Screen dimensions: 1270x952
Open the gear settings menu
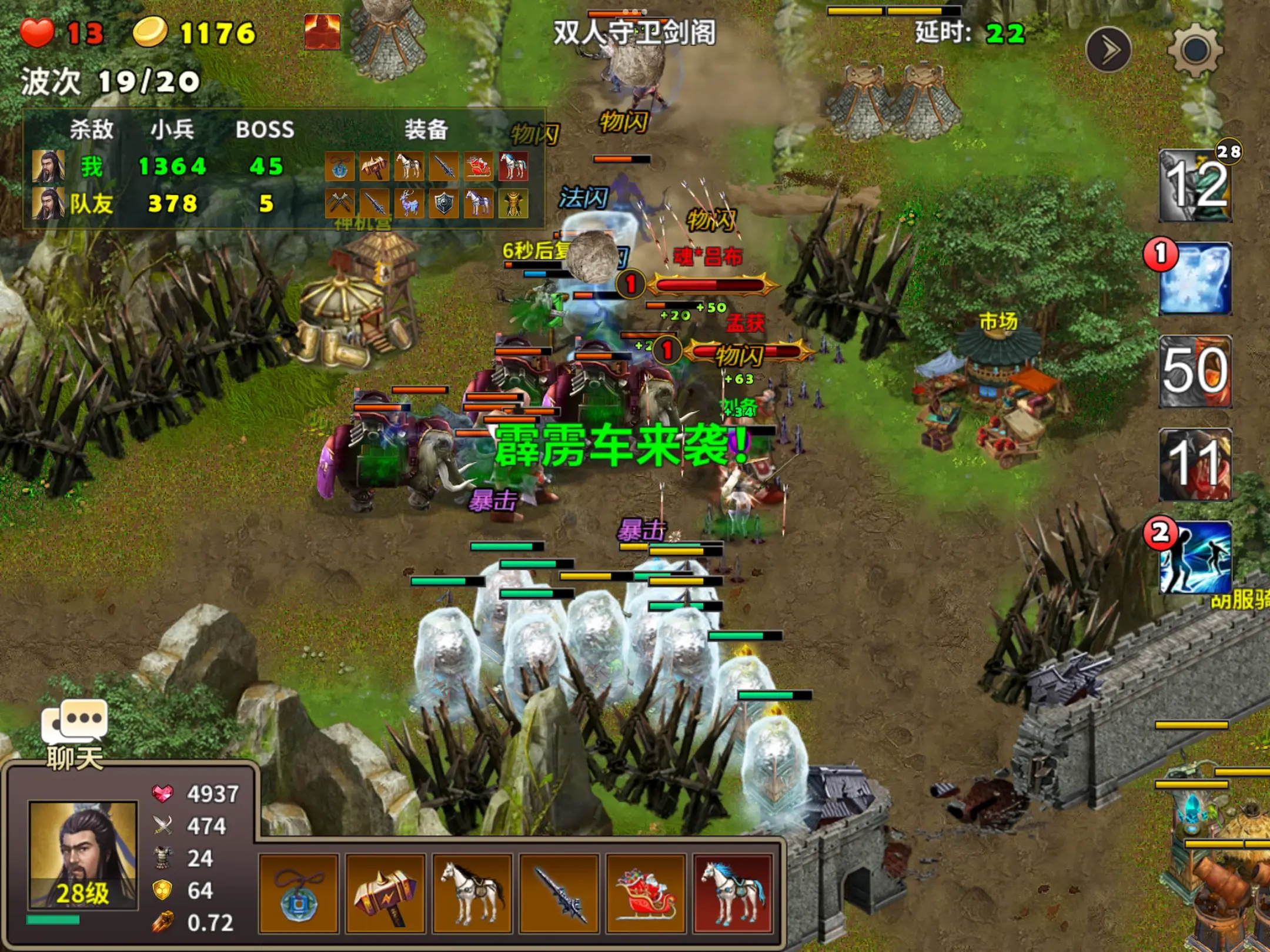[x=1195, y=51]
